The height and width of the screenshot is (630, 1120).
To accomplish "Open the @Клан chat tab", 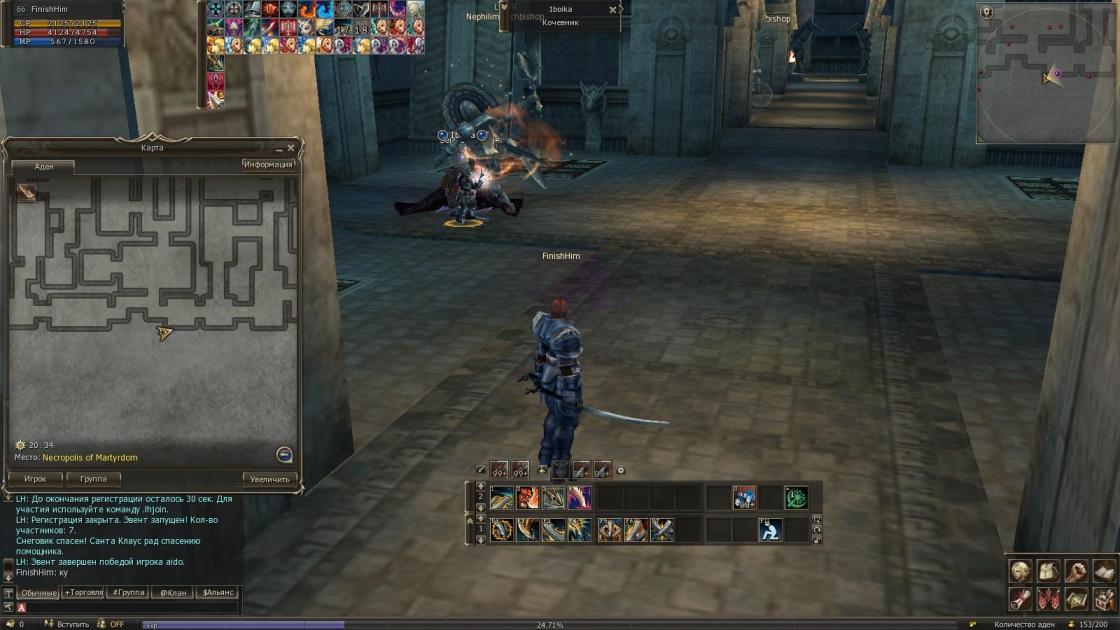I will [x=171, y=592].
